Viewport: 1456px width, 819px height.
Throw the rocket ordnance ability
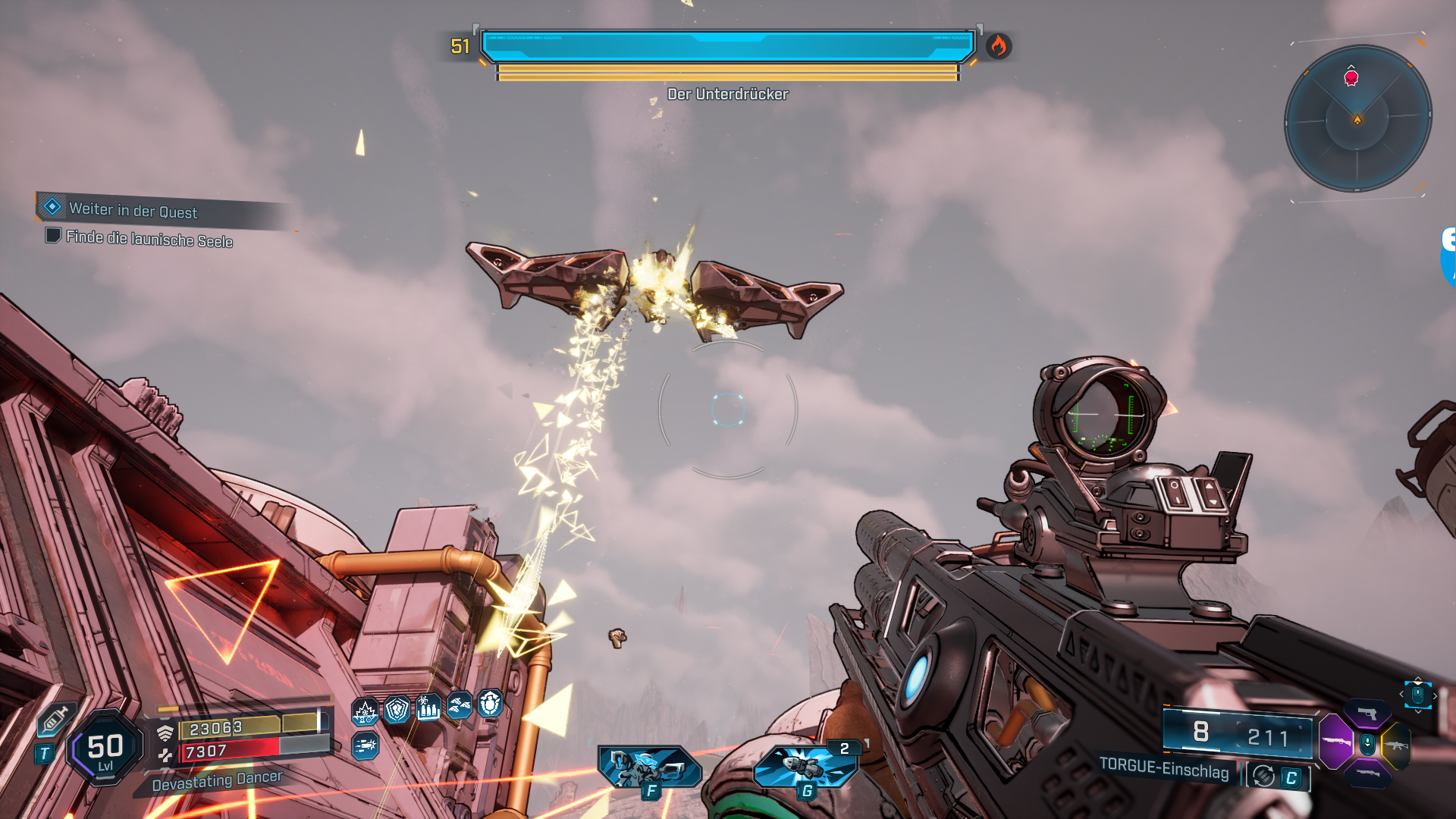805,767
